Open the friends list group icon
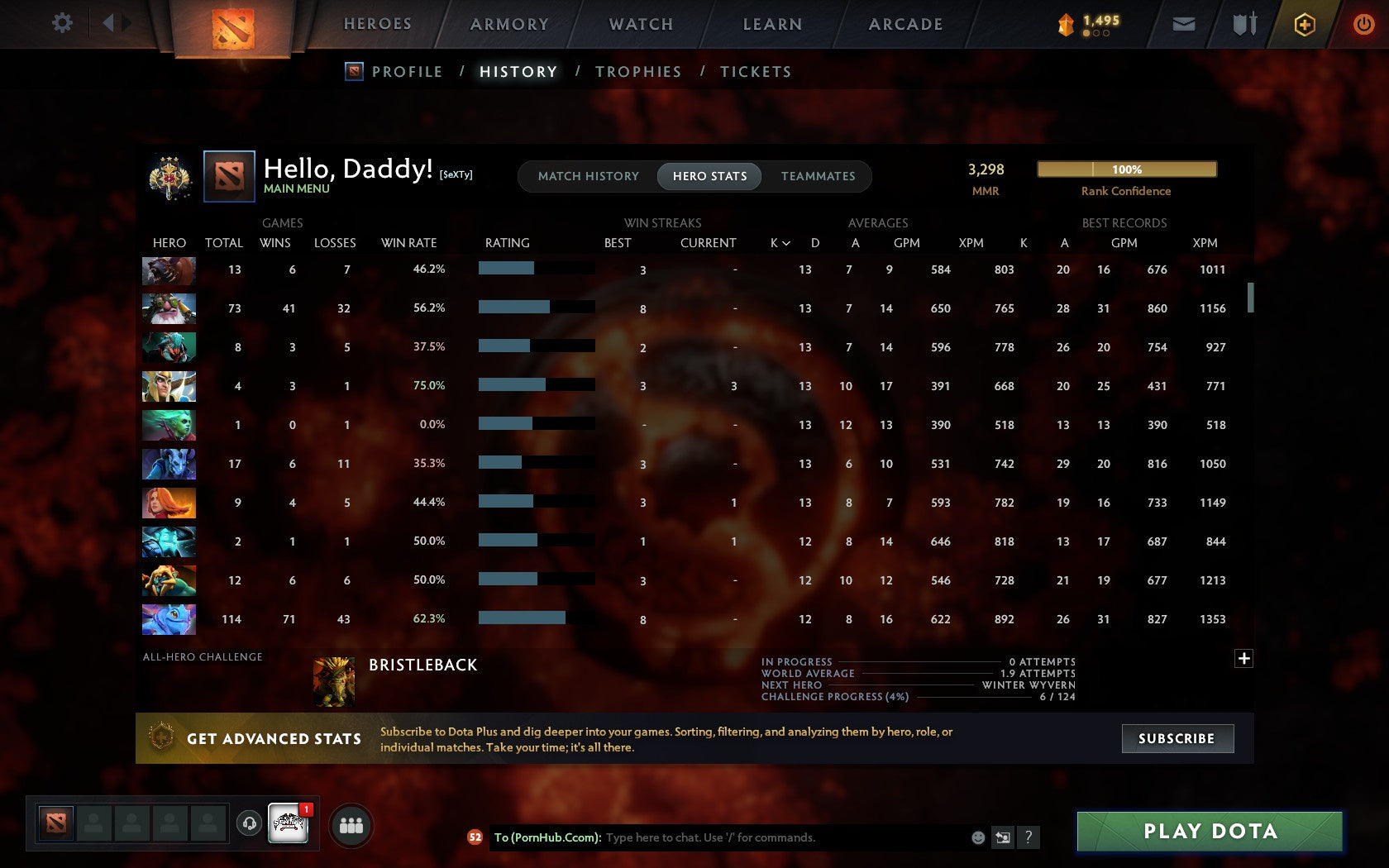 point(351,823)
